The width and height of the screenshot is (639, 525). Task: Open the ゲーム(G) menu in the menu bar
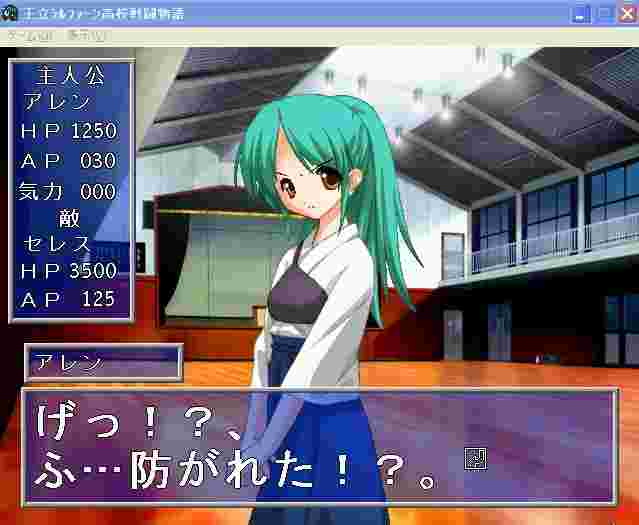(31, 35)
